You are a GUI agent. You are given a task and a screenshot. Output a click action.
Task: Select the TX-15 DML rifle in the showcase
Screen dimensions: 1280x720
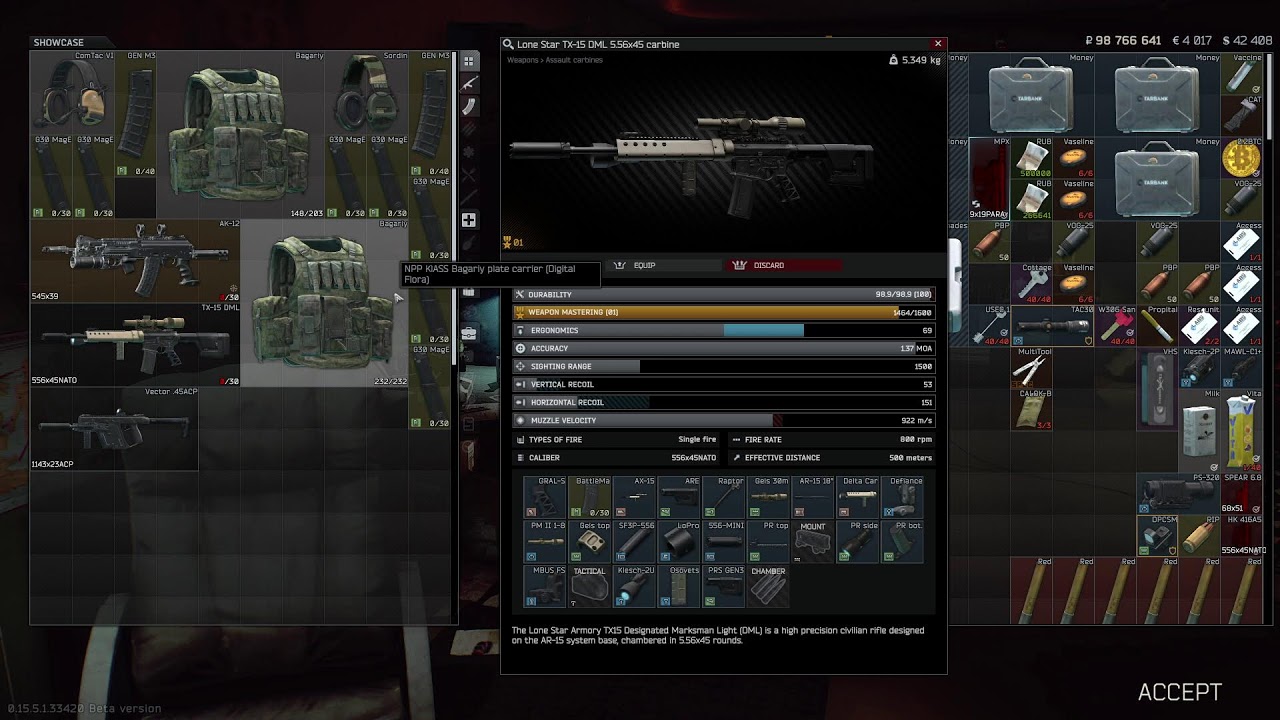pyautogui.click(x=134, y=344)
